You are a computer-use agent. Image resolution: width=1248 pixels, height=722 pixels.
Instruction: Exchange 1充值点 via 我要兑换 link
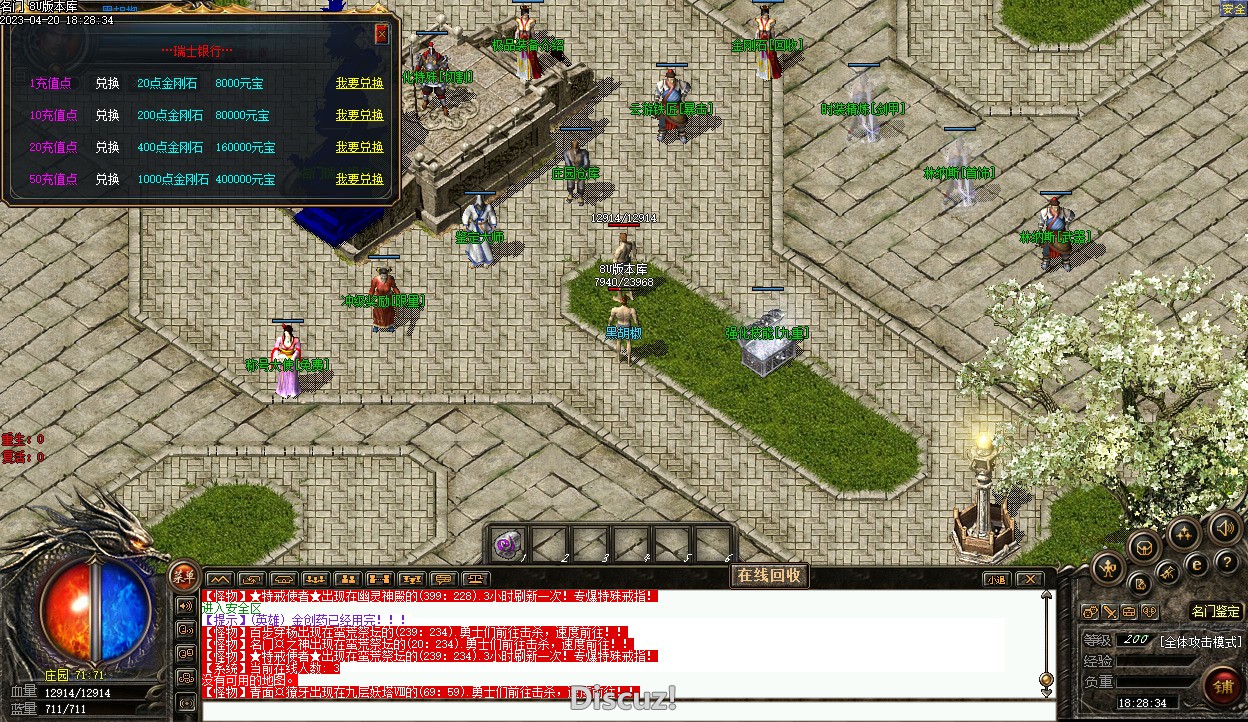click(359, 84)
